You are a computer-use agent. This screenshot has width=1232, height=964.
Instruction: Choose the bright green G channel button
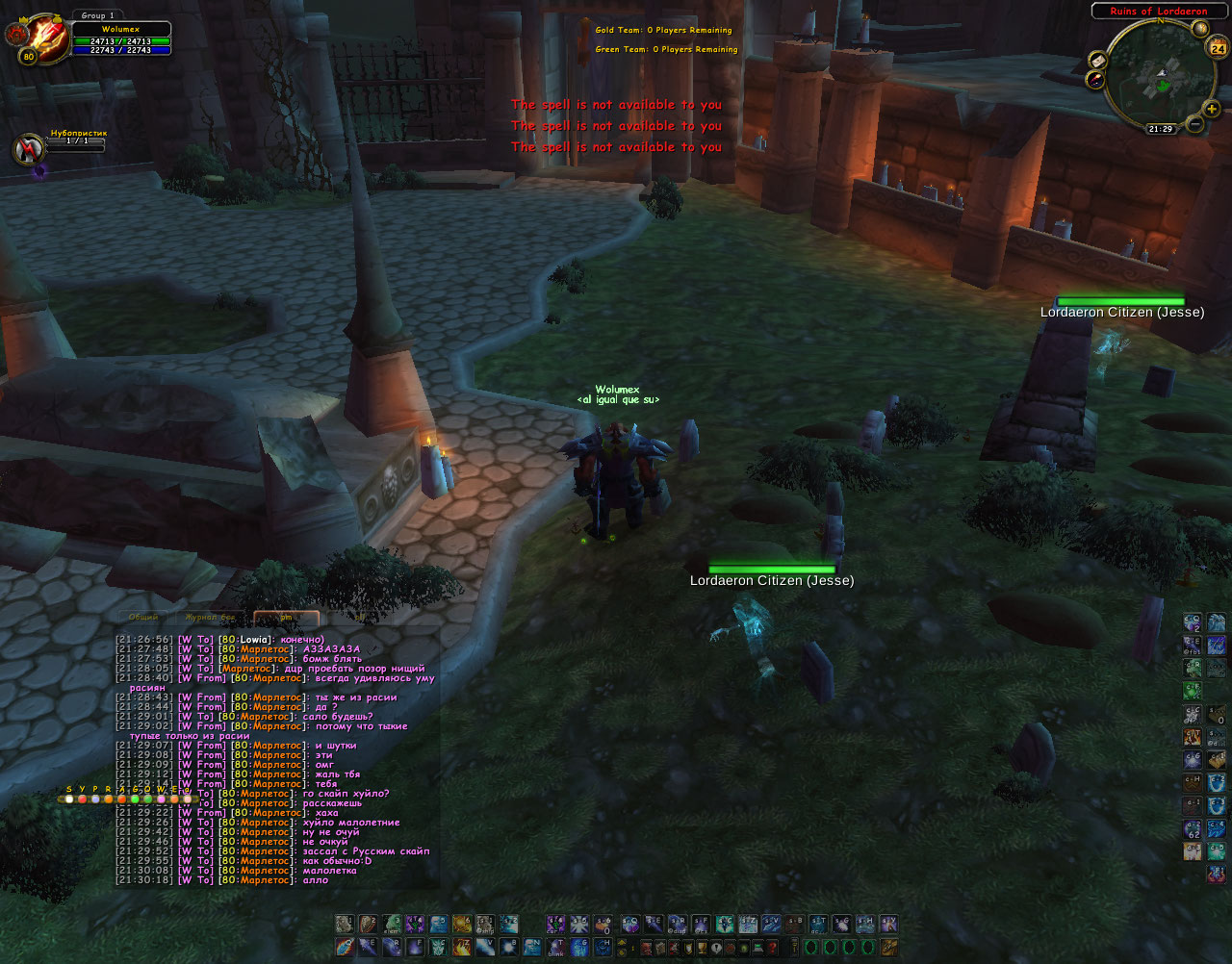click(135, 799)
